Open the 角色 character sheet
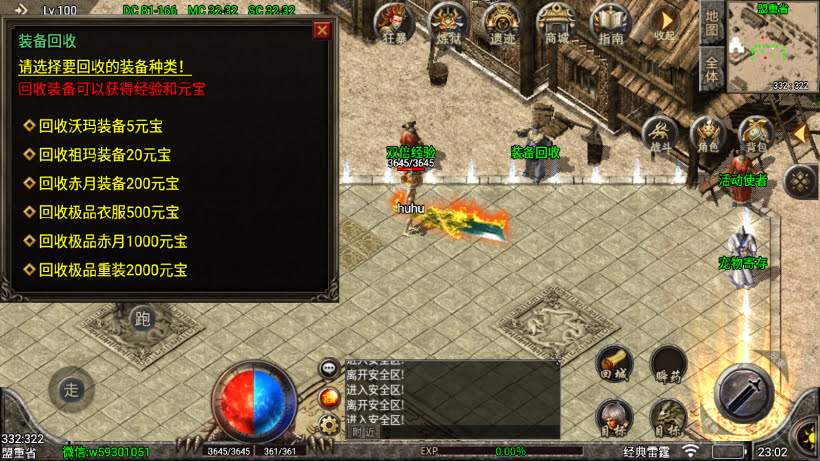Image resolution: width=820 pixels, height=461 pixels. (x=708, y=135)
